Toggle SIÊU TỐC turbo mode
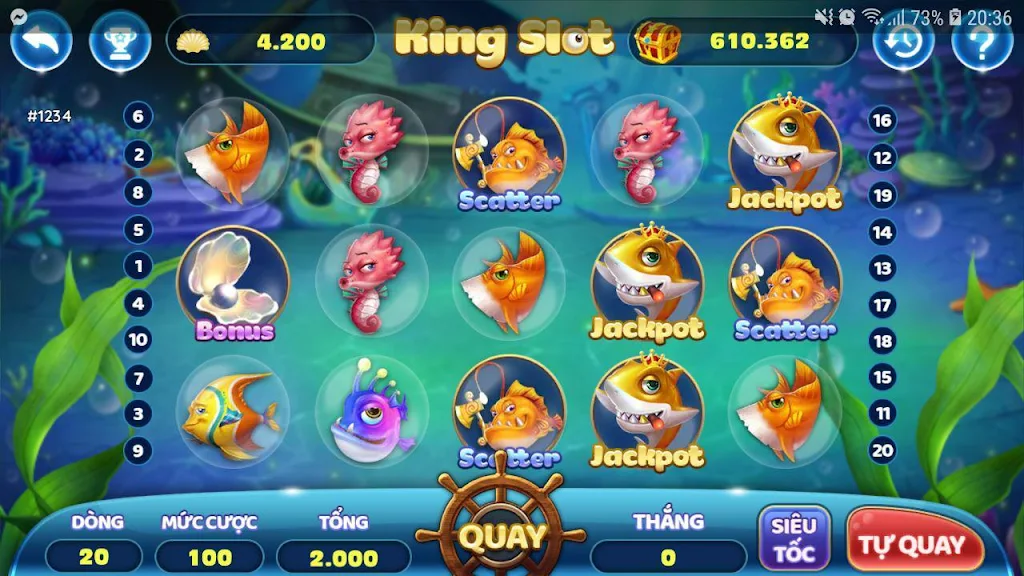This screenshot has height=576, width=1024. [795, 539]
